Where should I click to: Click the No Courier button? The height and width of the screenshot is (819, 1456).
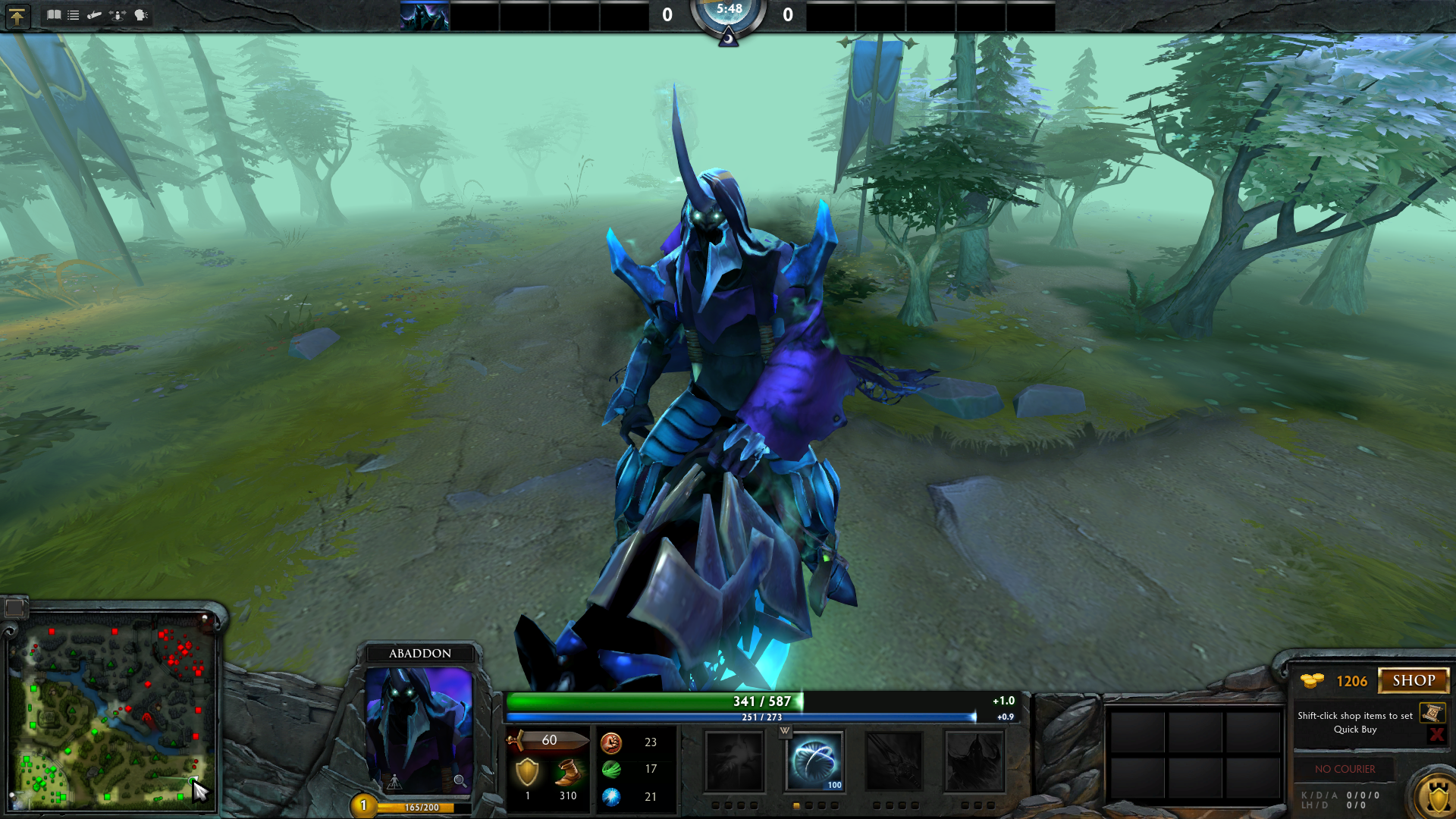pos(1345,769)
